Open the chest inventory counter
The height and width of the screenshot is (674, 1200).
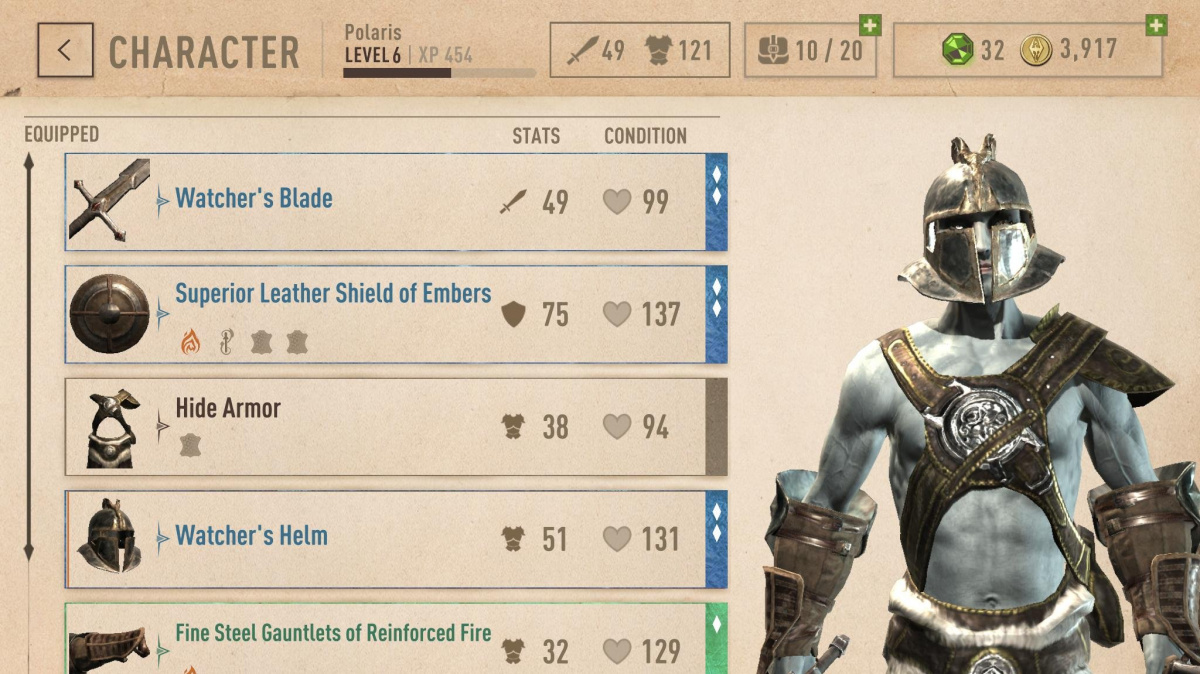(x=809, y=50)
